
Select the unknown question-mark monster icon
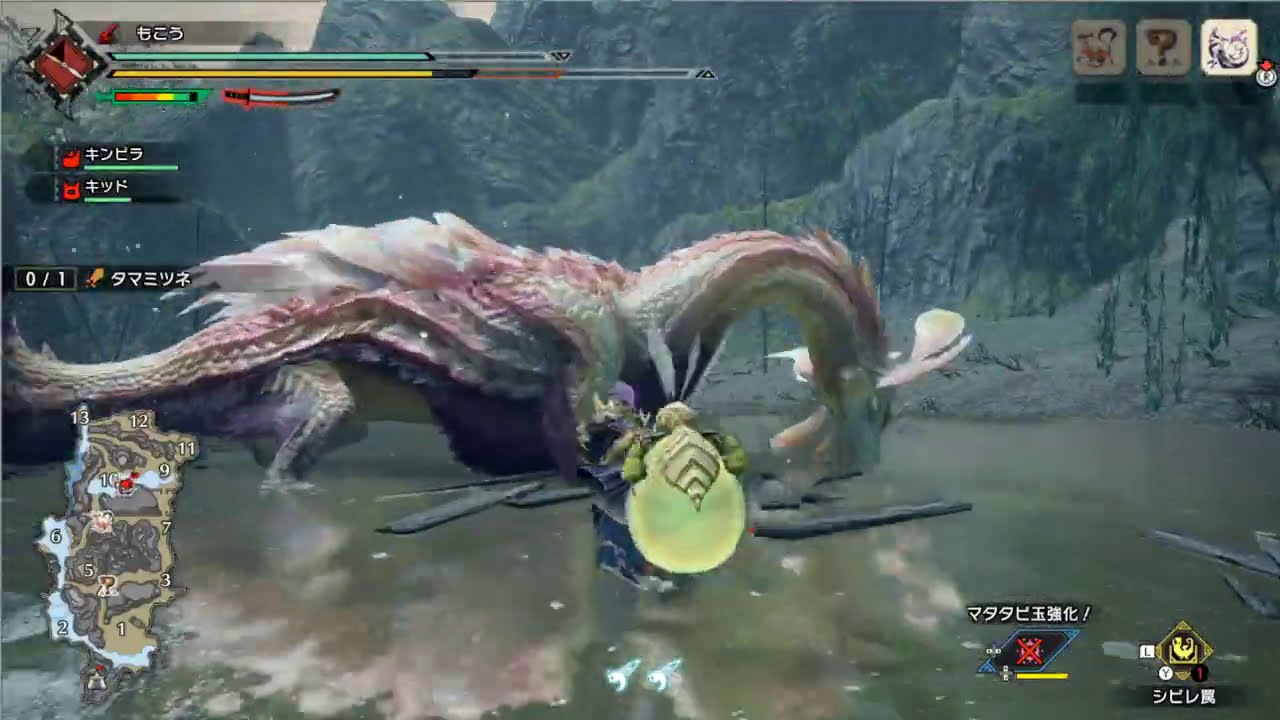[1163, 47]
